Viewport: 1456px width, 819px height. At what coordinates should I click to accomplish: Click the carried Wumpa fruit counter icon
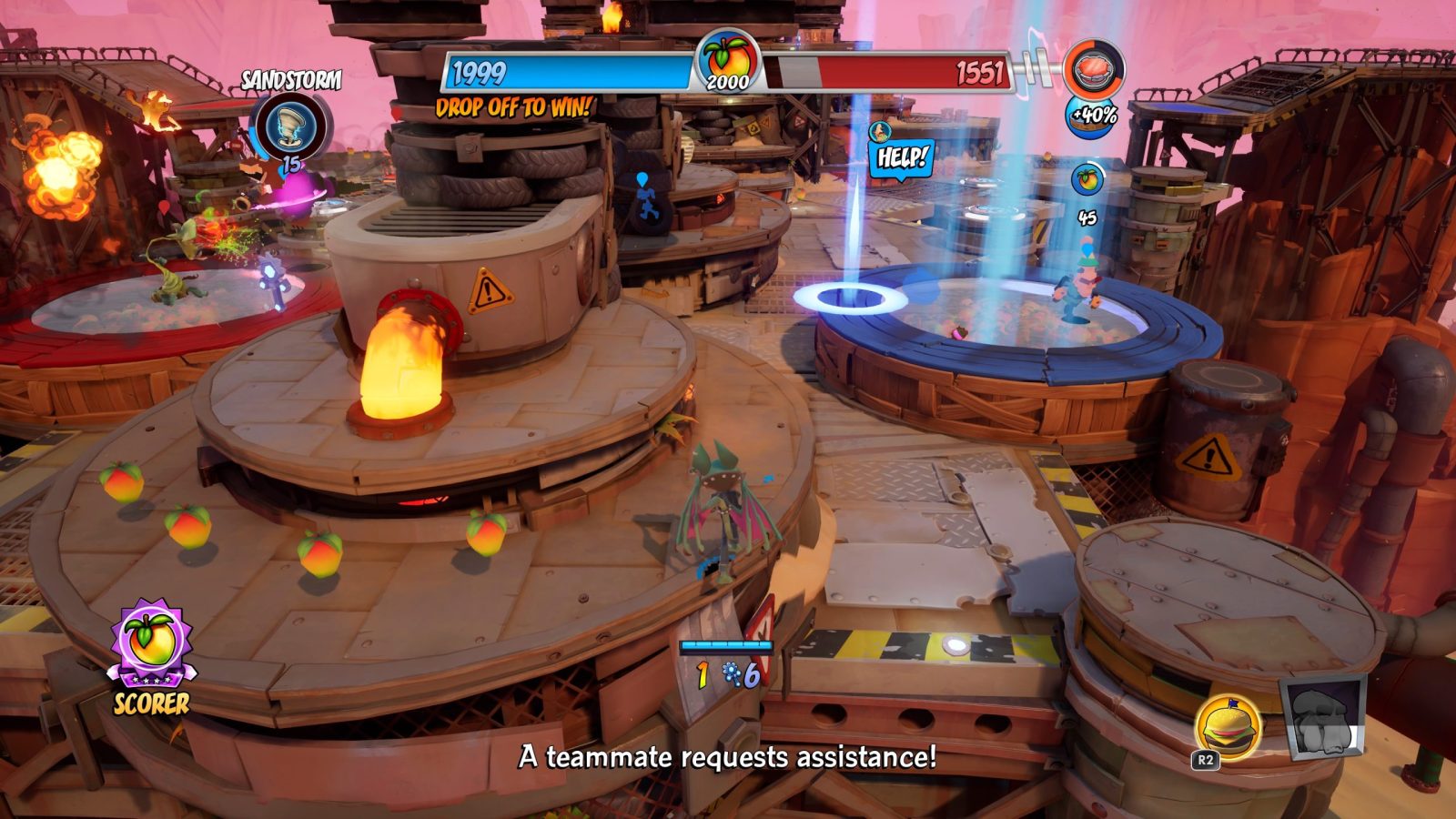pos(1087,180)
